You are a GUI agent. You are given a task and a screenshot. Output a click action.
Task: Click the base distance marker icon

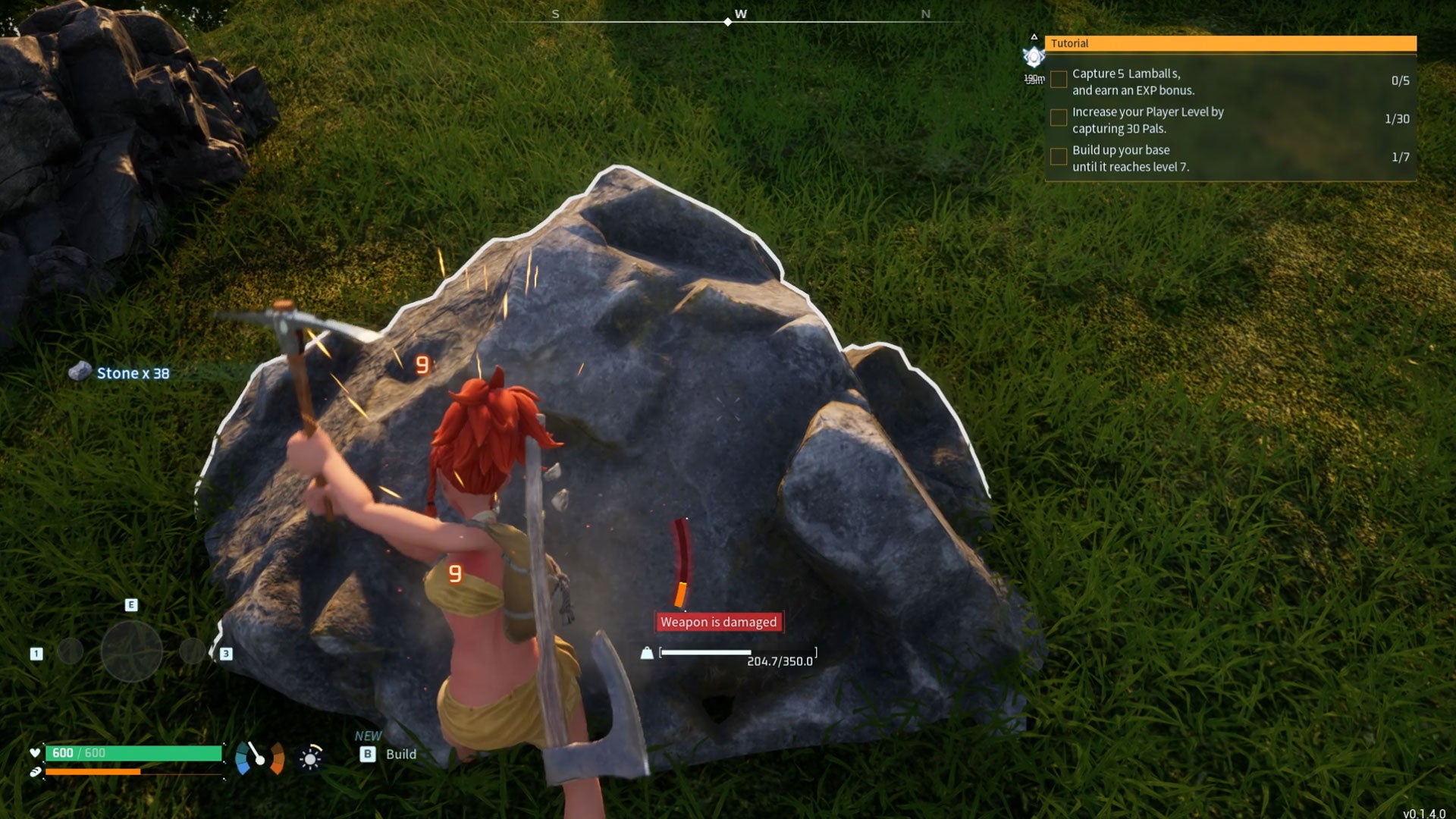tap(1034, 57)
